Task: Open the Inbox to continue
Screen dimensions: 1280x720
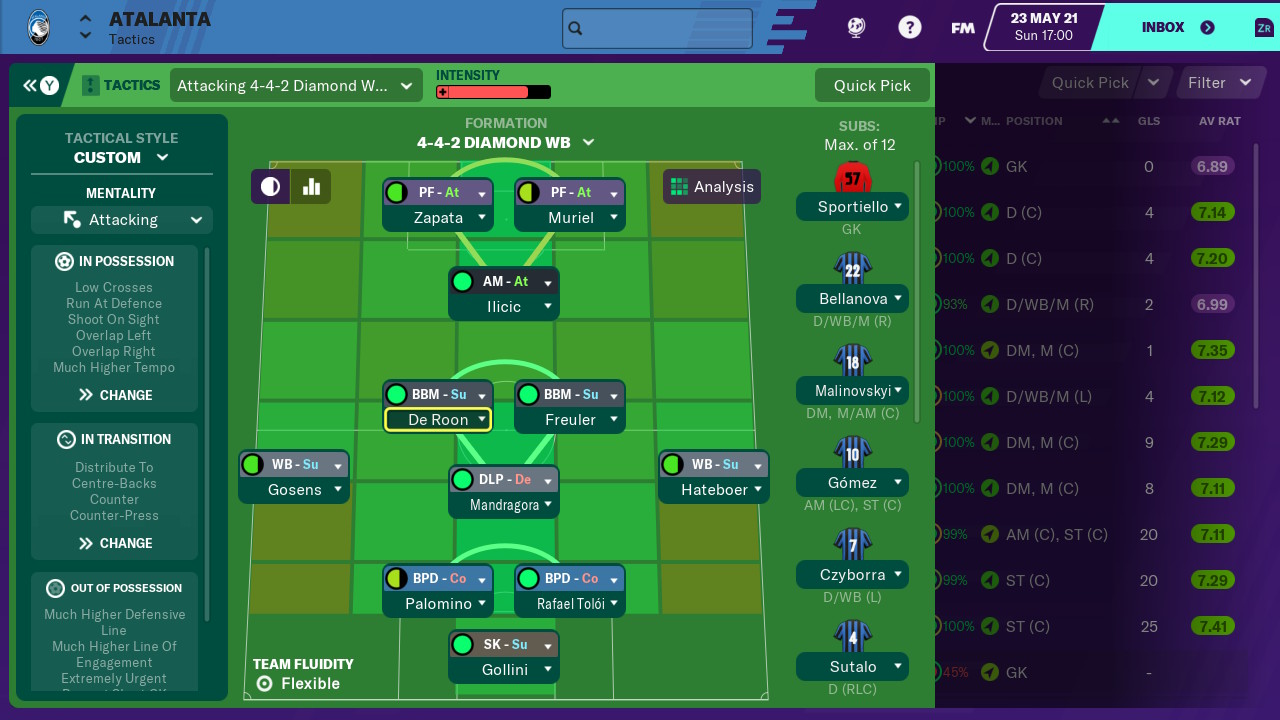Action: (1178, 28)
